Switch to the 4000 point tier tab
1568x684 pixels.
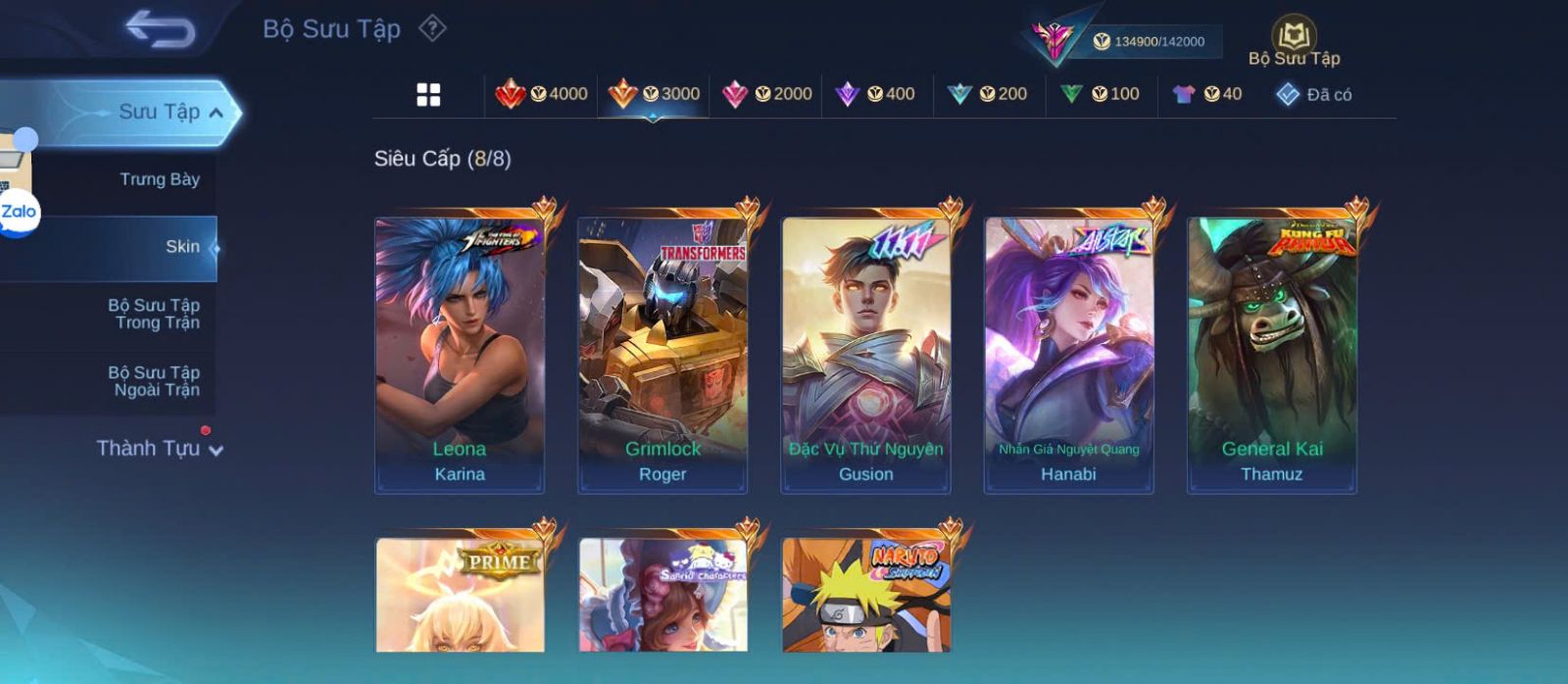[x=542, y=94]
